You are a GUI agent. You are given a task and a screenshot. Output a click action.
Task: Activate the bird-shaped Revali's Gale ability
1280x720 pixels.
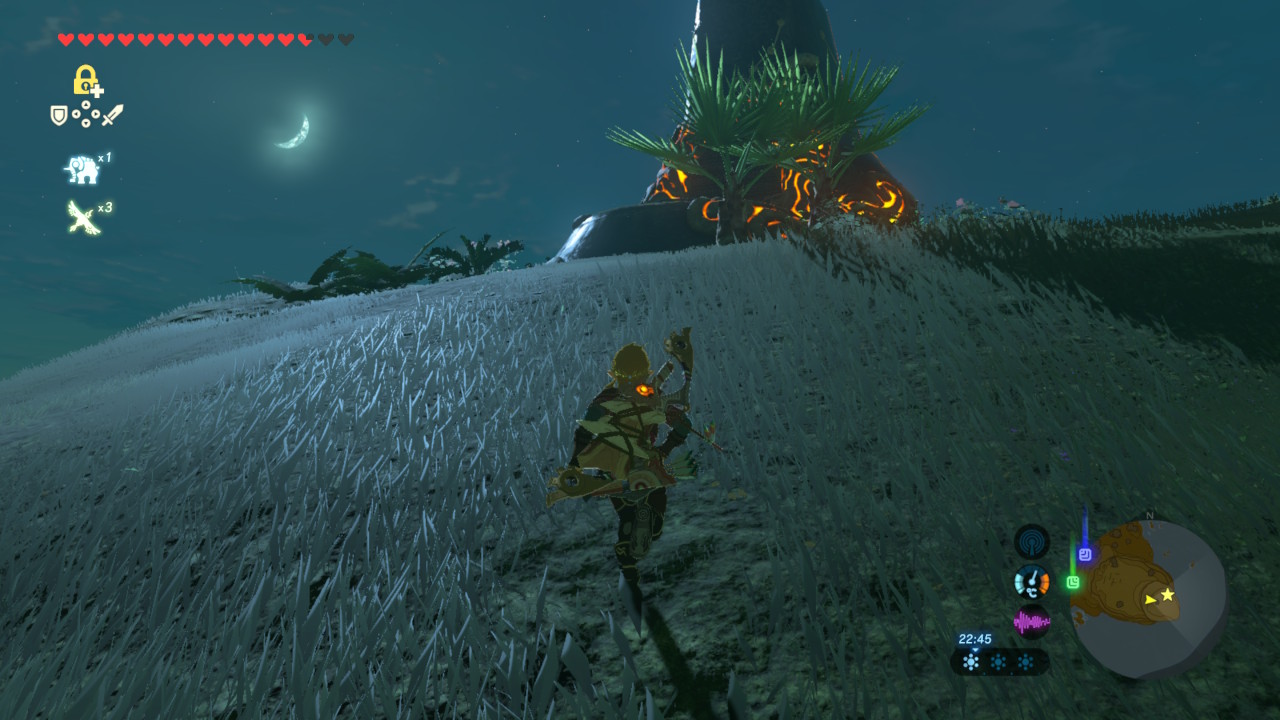tap(83, 217)
